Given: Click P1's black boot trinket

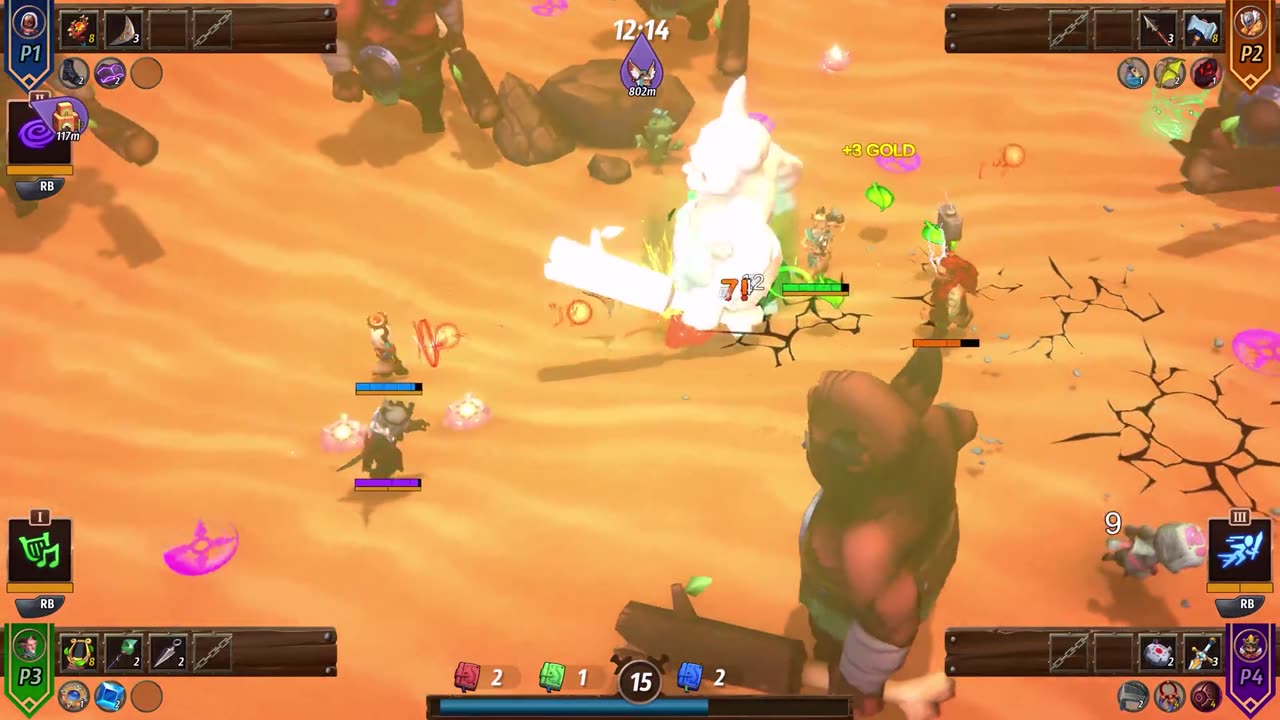Looking at the screenshot, I should click(x=73, y=72).
